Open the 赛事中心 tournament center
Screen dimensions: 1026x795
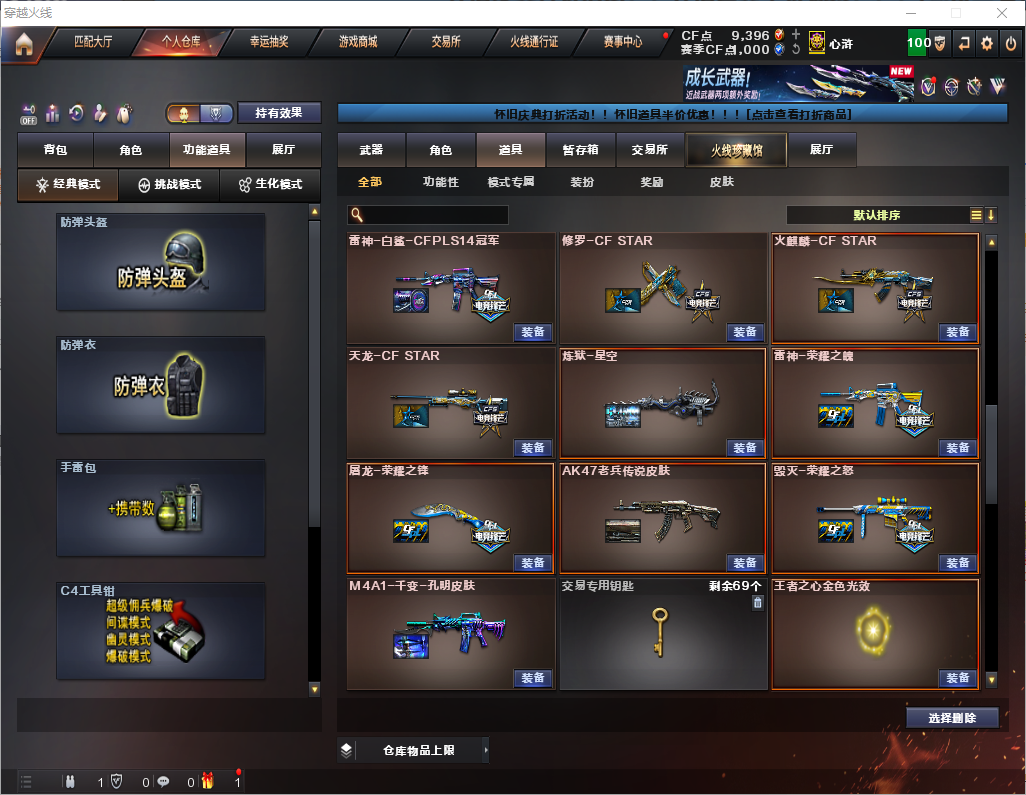click(622, 42)
